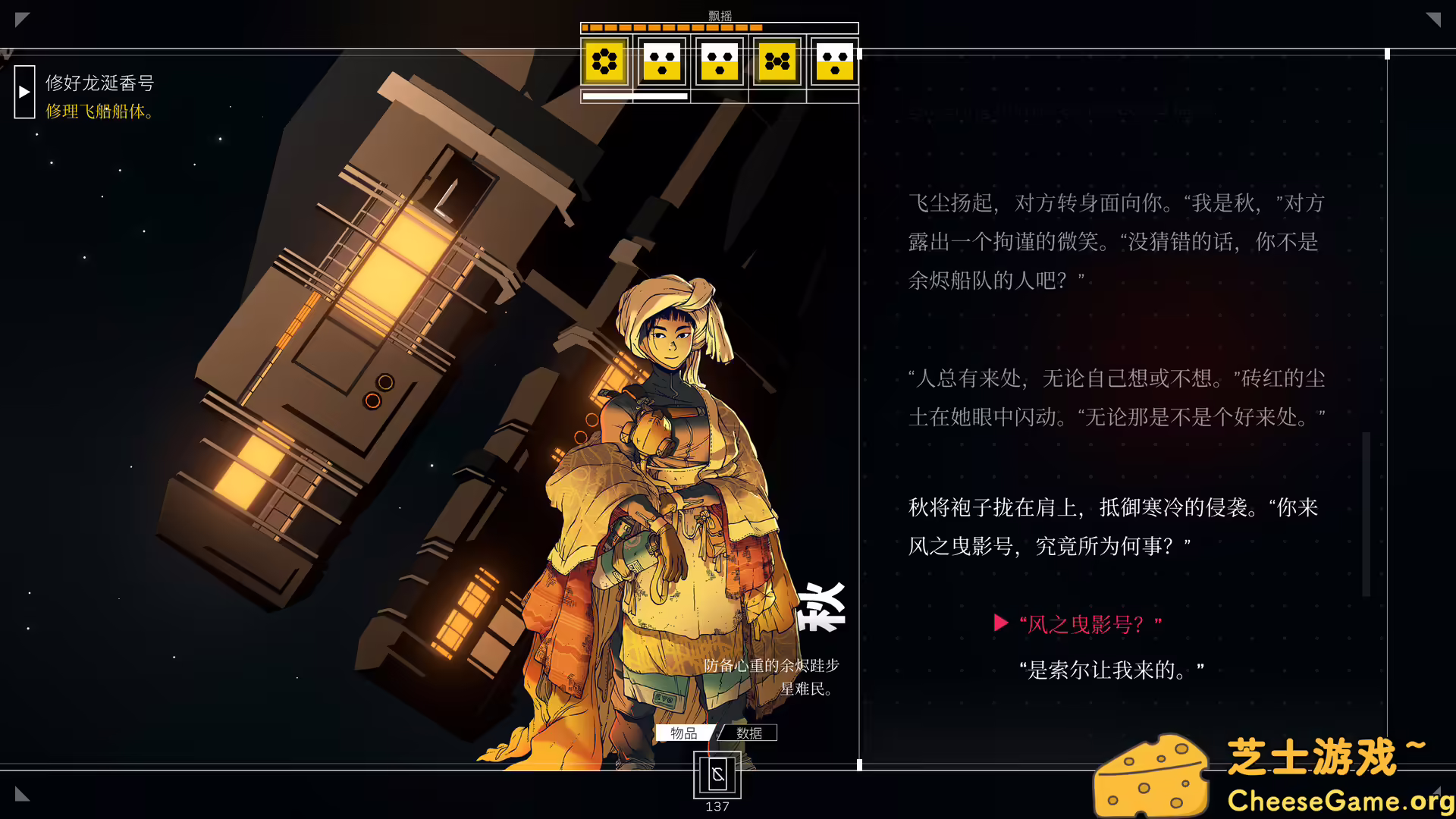Switch to the 数据 tab

(748, 733)
